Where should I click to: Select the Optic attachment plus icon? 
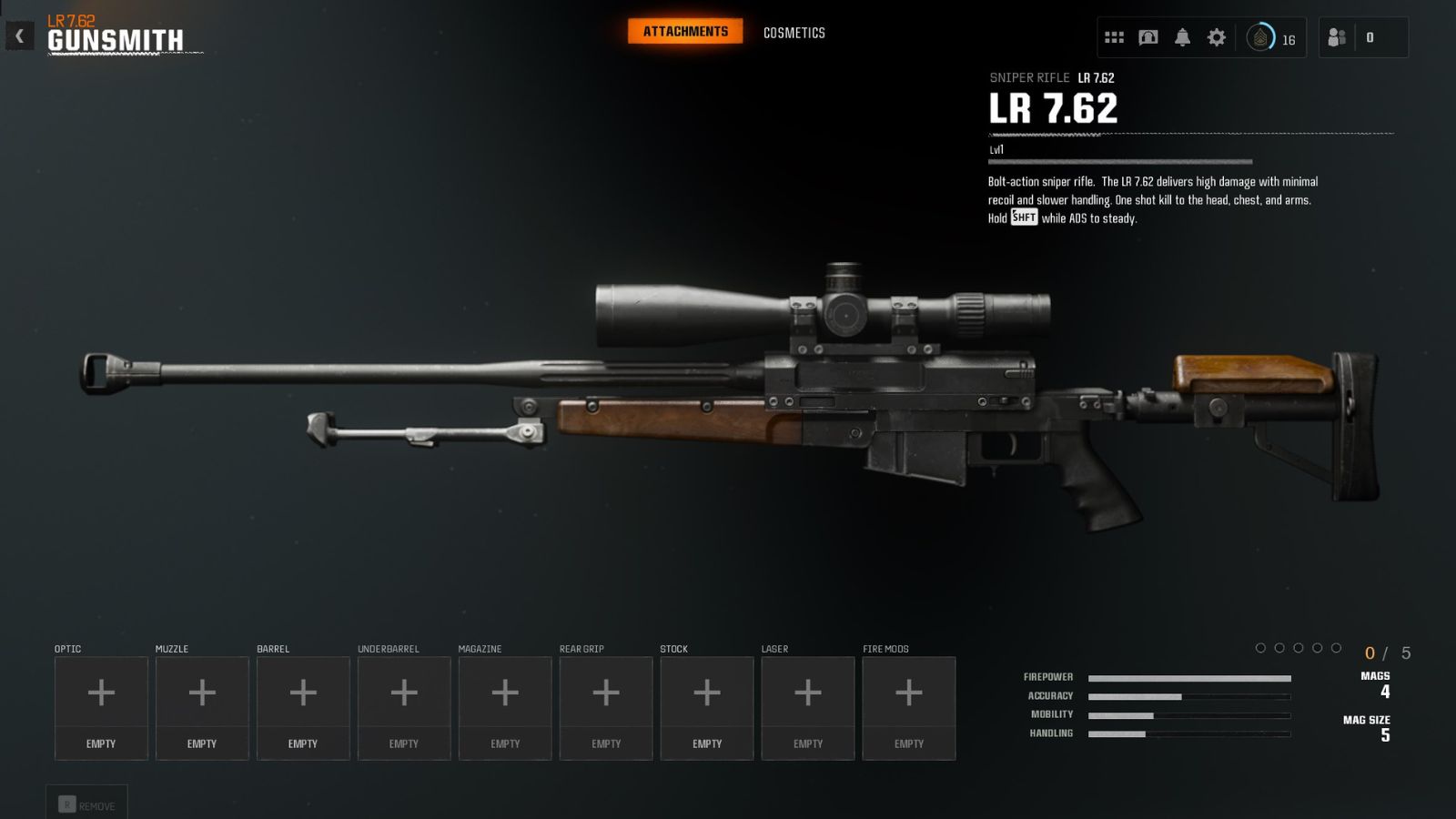coord(101,693)
